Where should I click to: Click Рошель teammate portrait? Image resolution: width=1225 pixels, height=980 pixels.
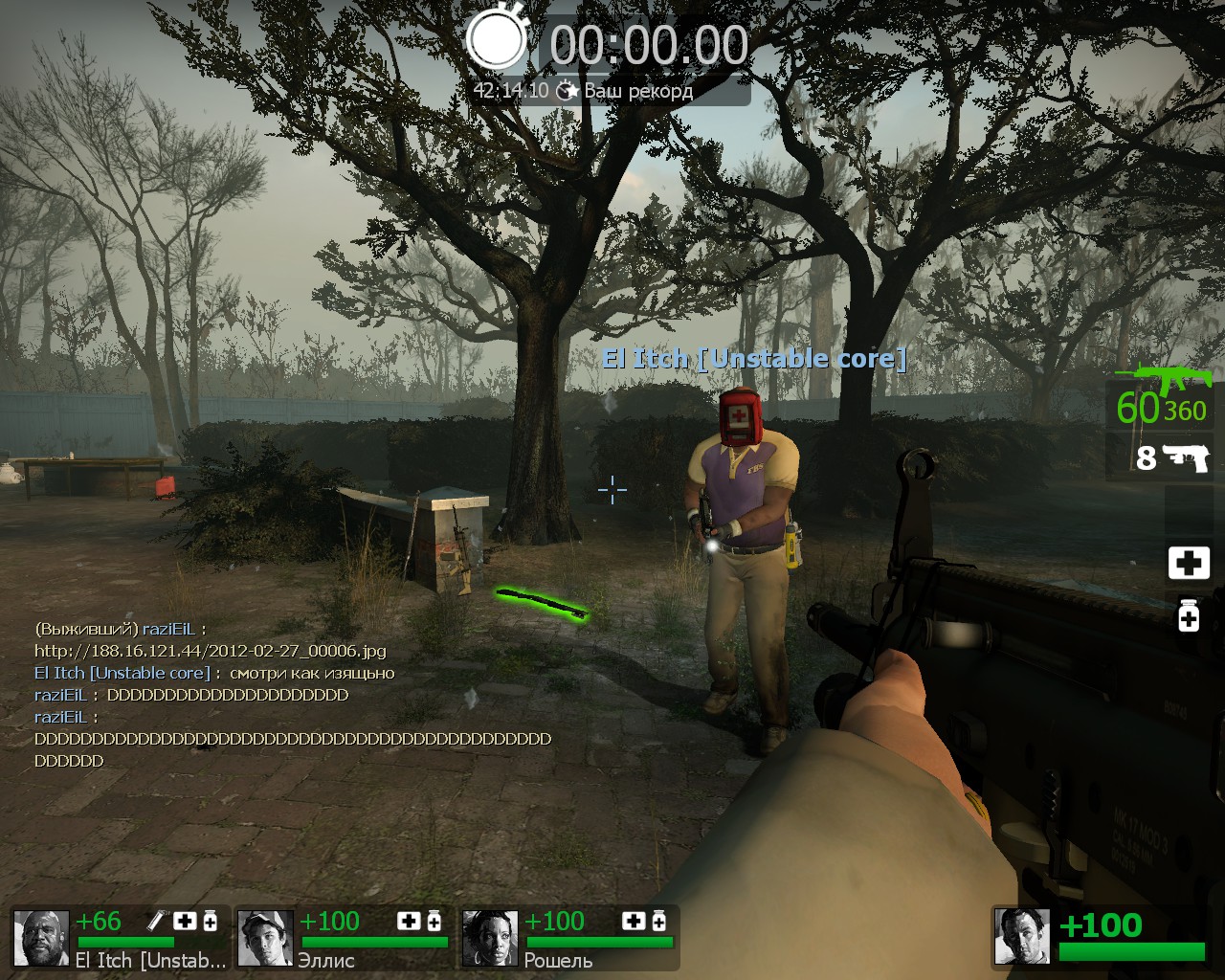click(x=490, y=938)
